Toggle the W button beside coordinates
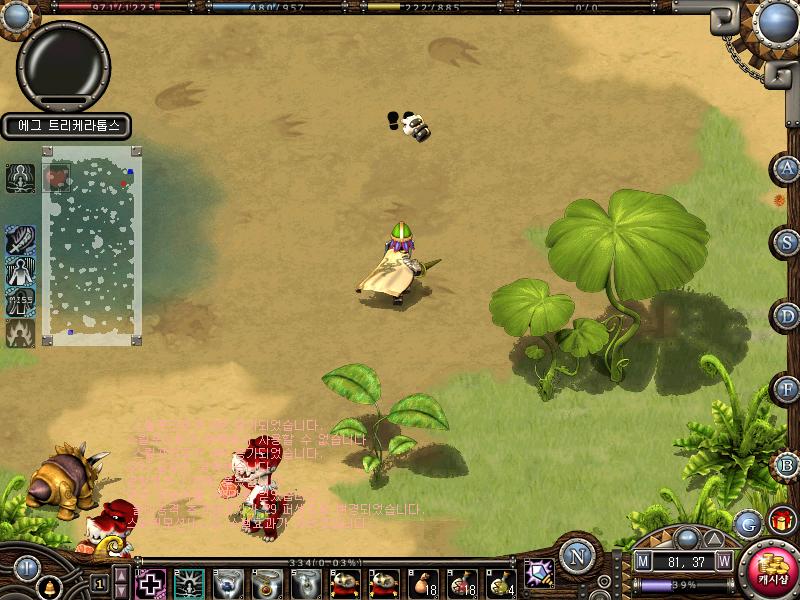 pyautogui.click(x=723, y=562)
